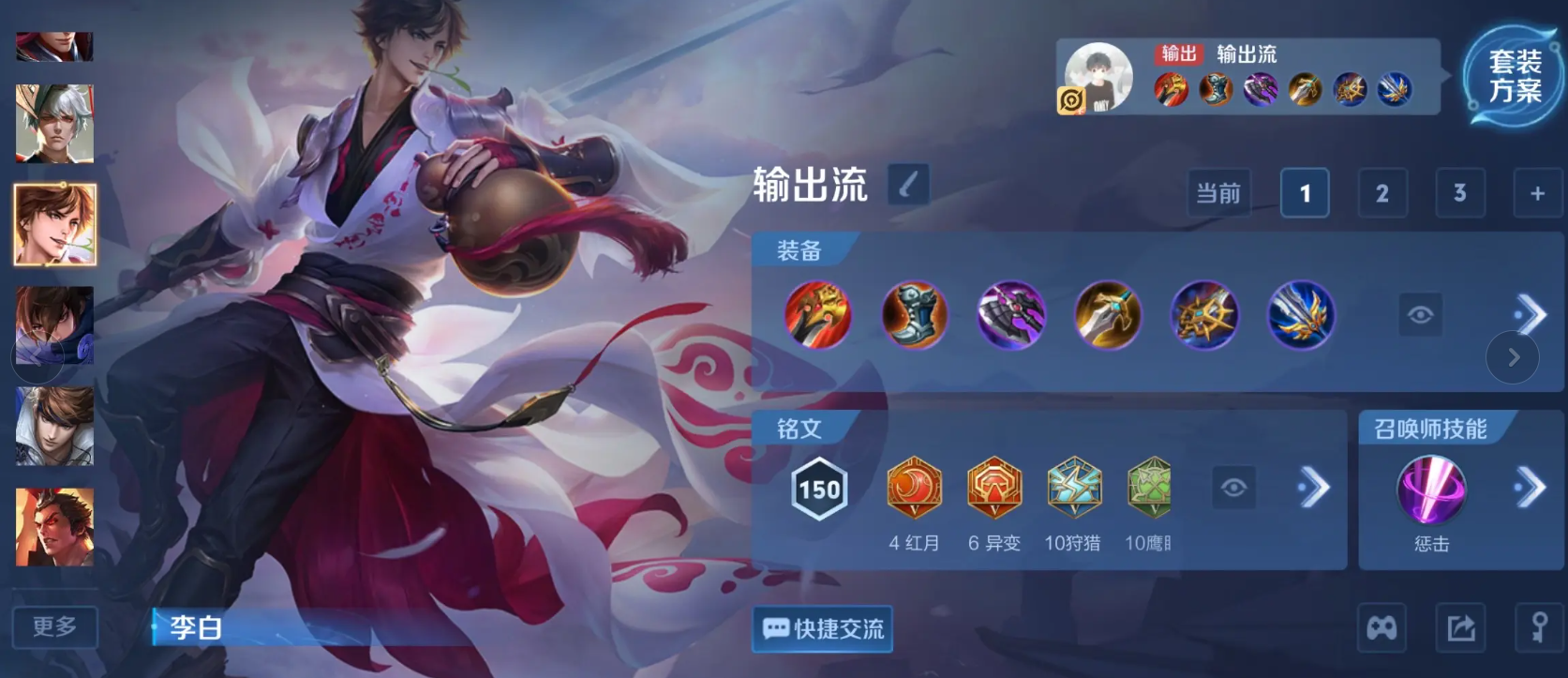Click the 快捷交流 button
The width and height of the screenshot is (1568, 678).
point(821,630)
